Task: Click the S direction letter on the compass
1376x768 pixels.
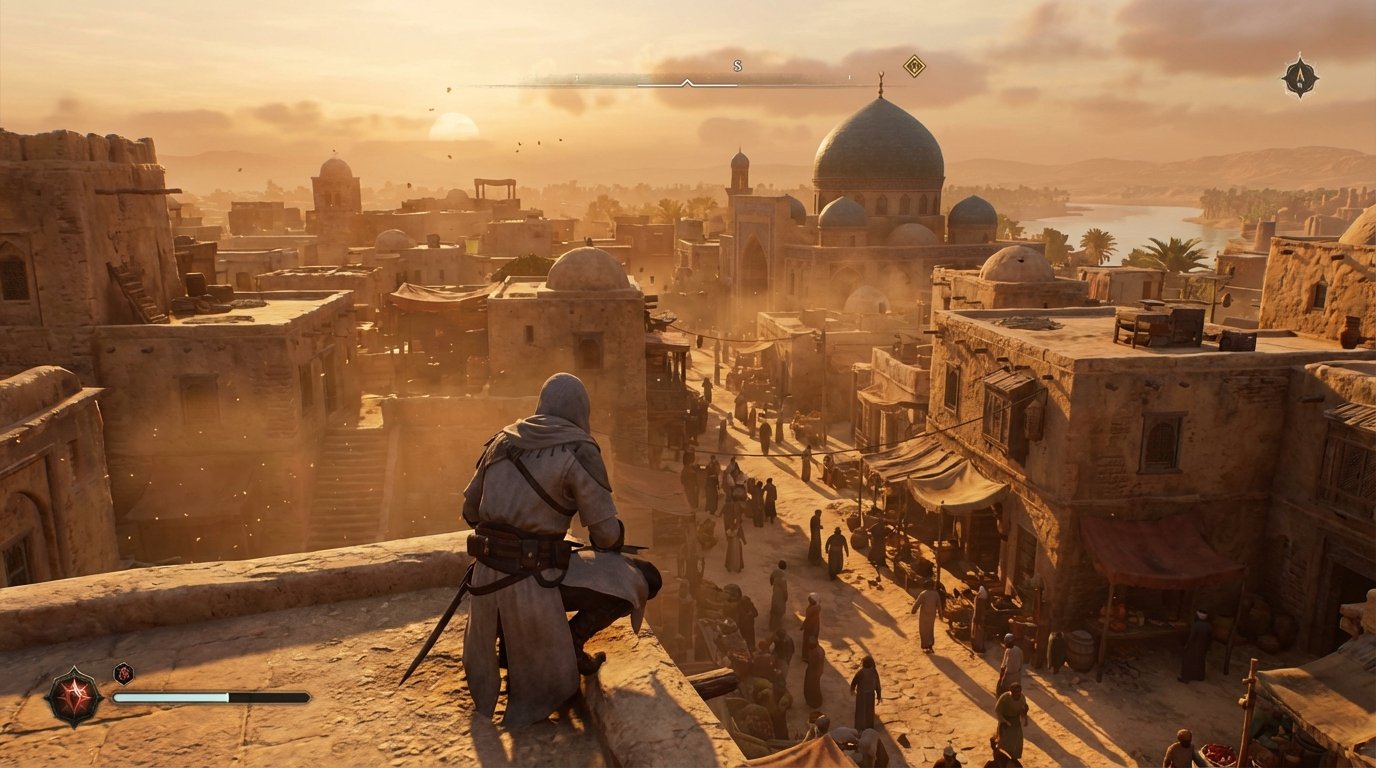Action: tap(737, 65)
